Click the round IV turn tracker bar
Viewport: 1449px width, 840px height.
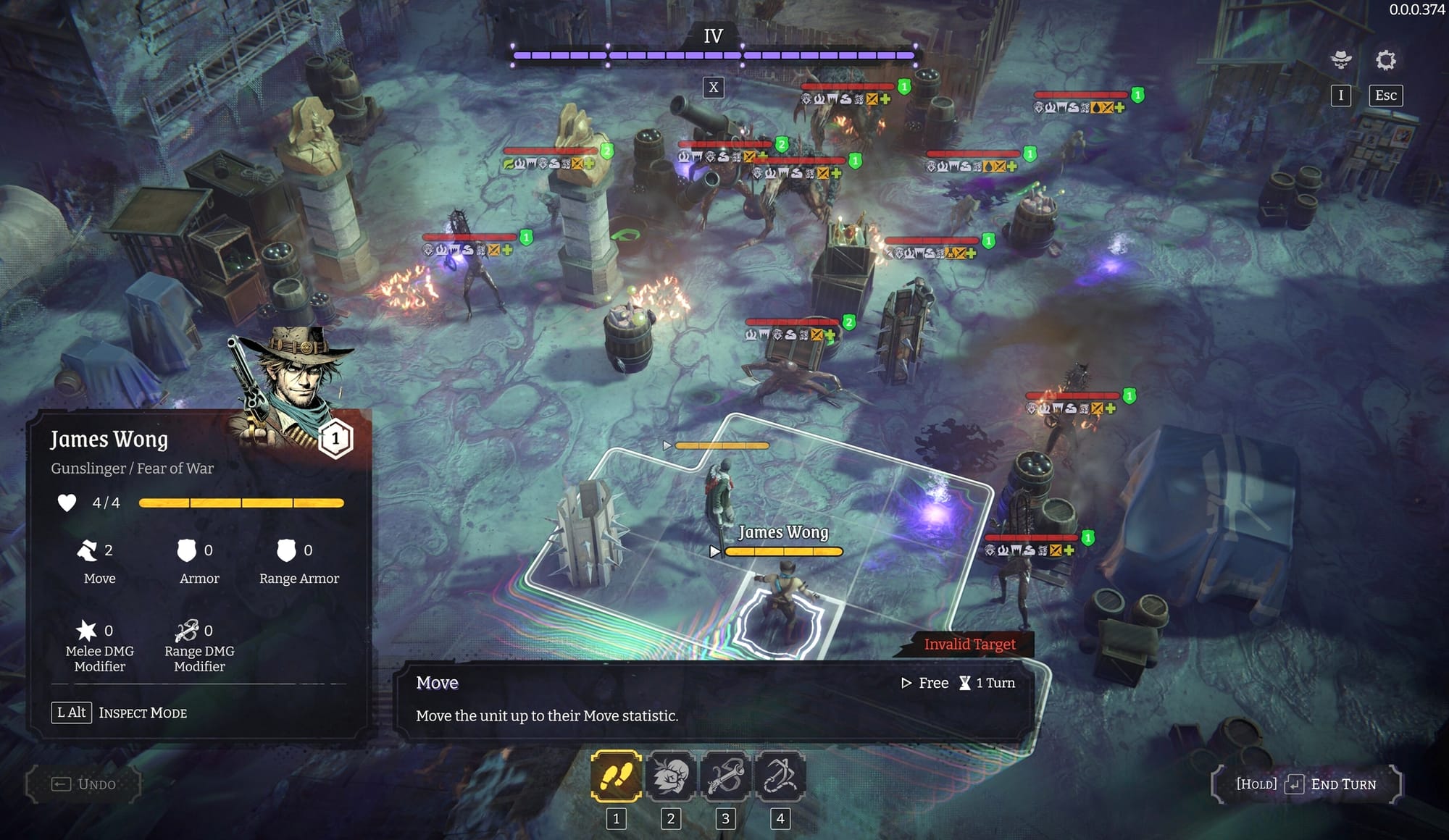point(714,55)
